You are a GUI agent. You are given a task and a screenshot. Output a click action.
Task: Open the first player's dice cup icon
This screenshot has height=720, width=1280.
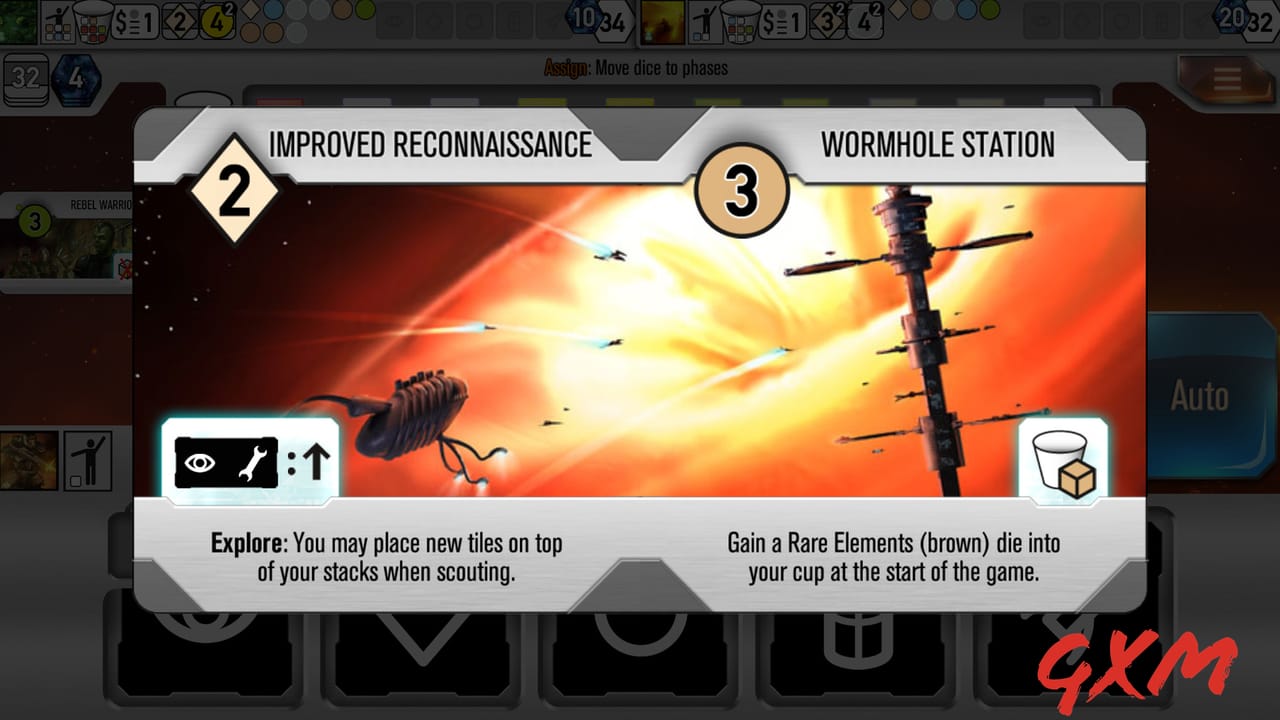coord(92,18)
